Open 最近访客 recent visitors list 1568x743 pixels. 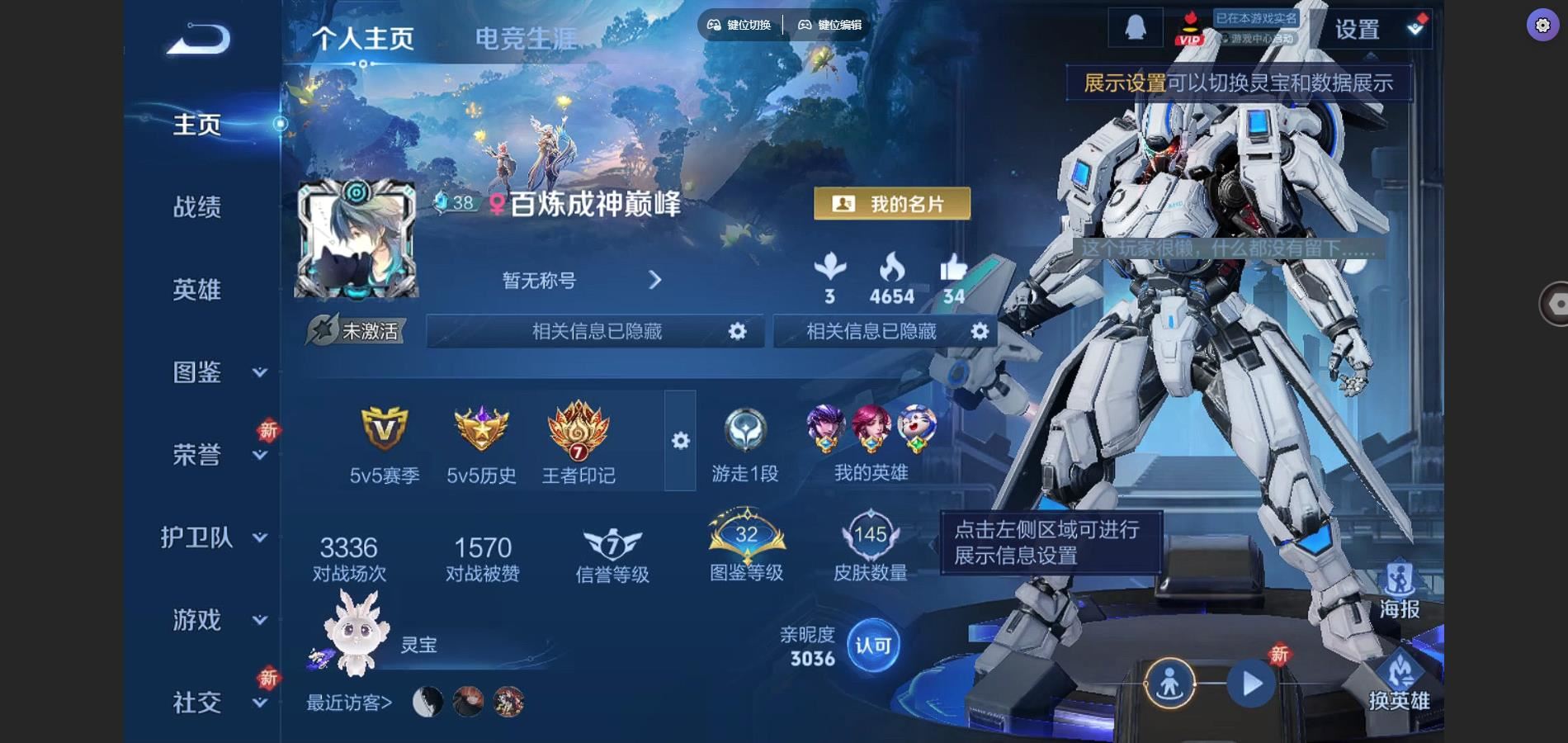(349, 703)
